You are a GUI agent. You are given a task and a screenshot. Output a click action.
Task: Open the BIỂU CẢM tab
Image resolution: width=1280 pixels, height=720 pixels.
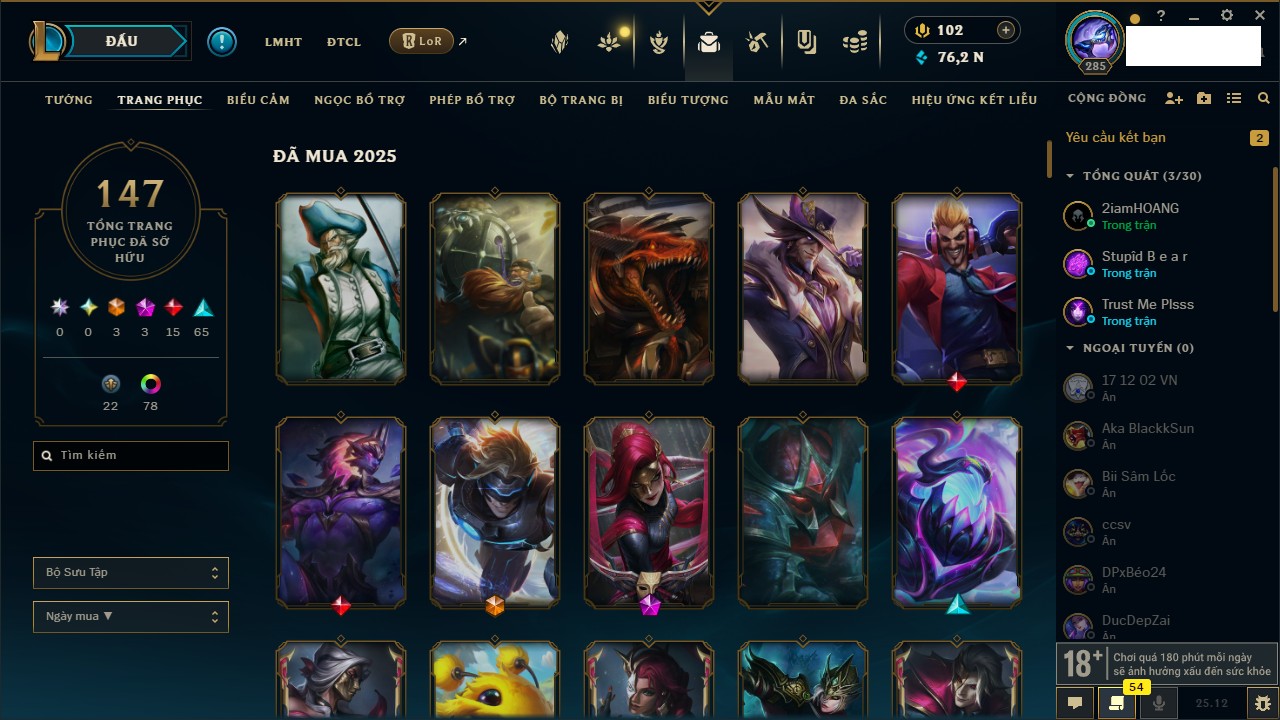(x=258, y=100)
